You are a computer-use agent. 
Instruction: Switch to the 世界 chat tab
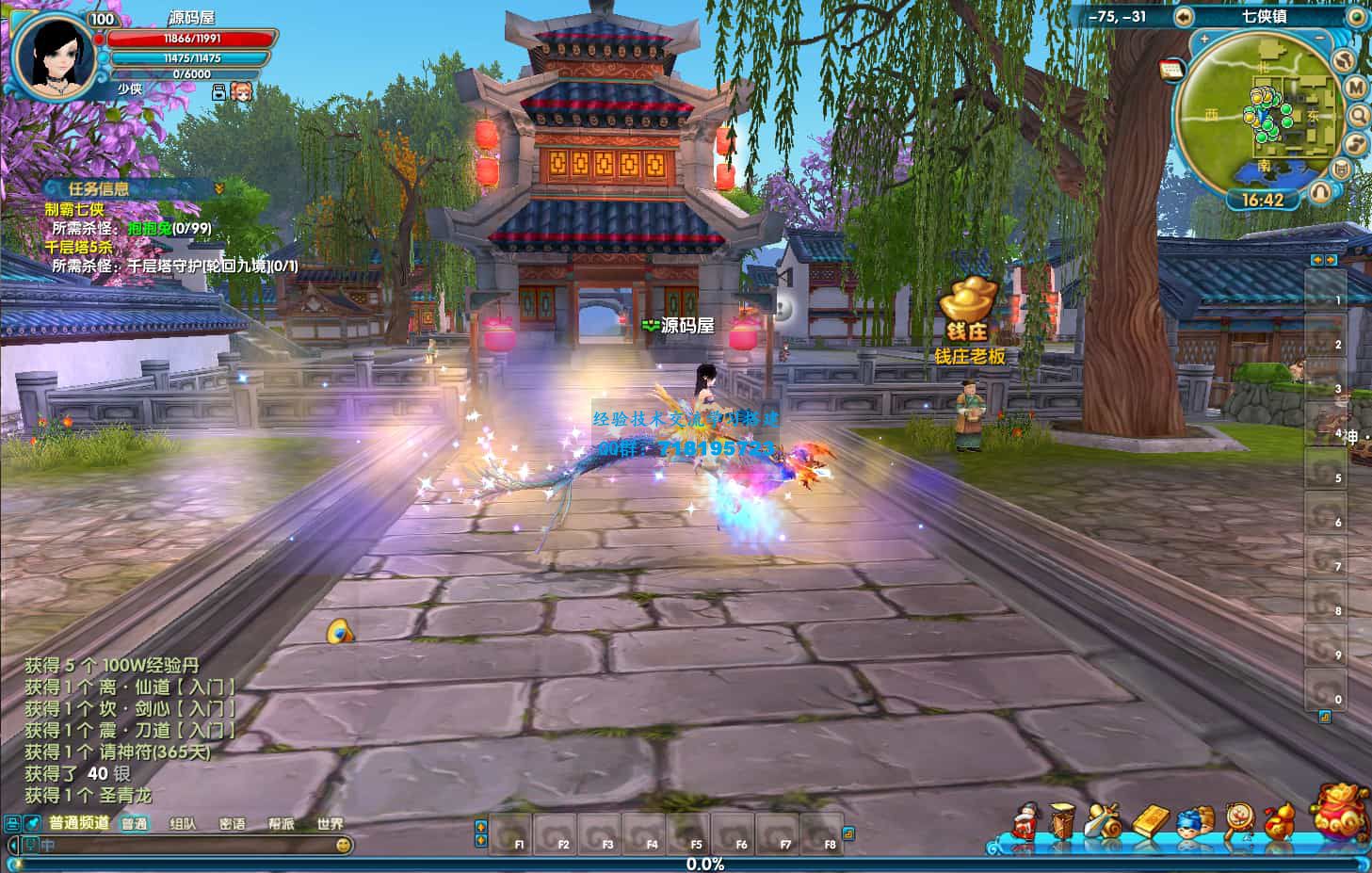[330, 821]
